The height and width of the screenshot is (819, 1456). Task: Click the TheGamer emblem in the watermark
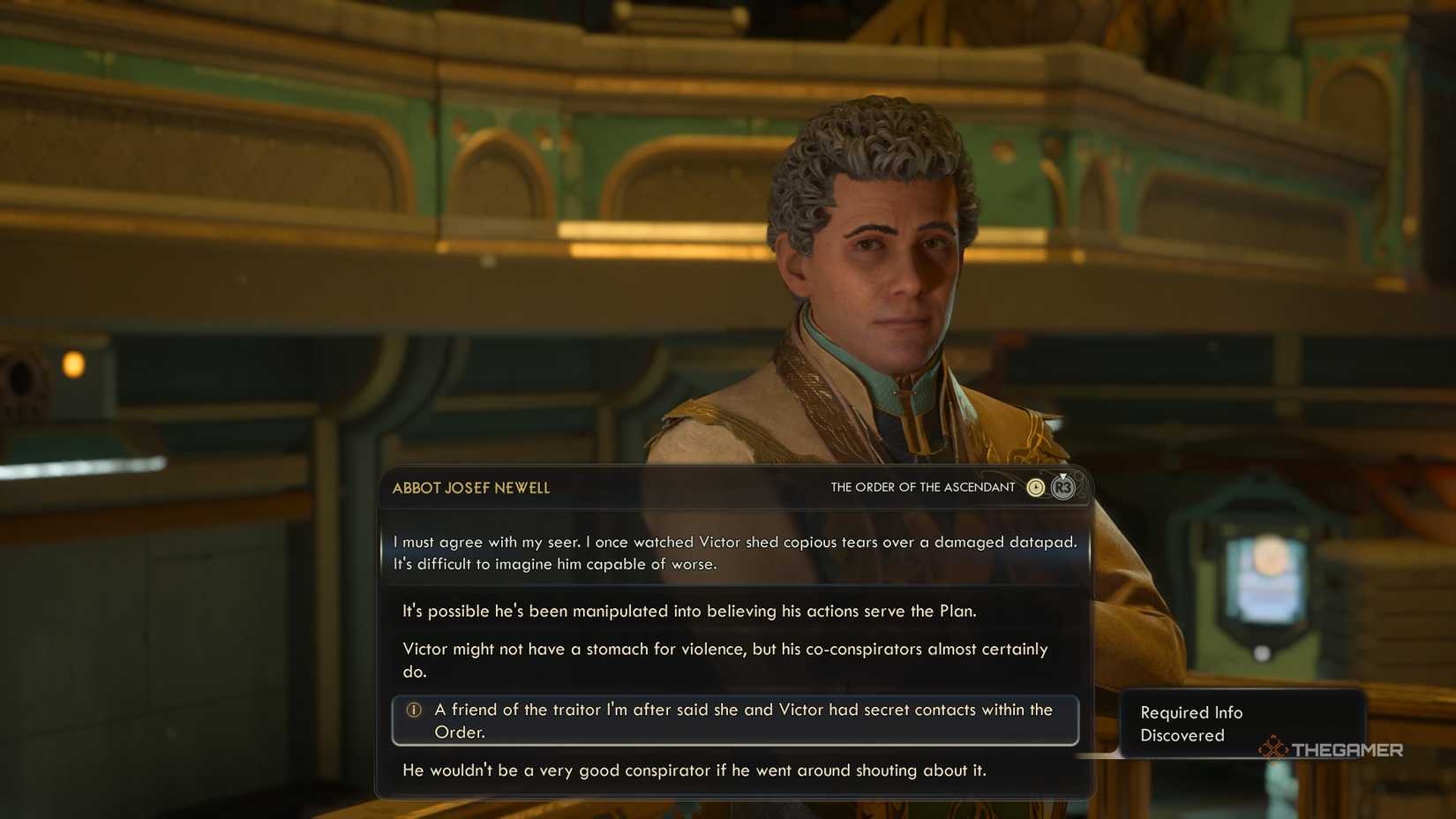click(1272, 749)
